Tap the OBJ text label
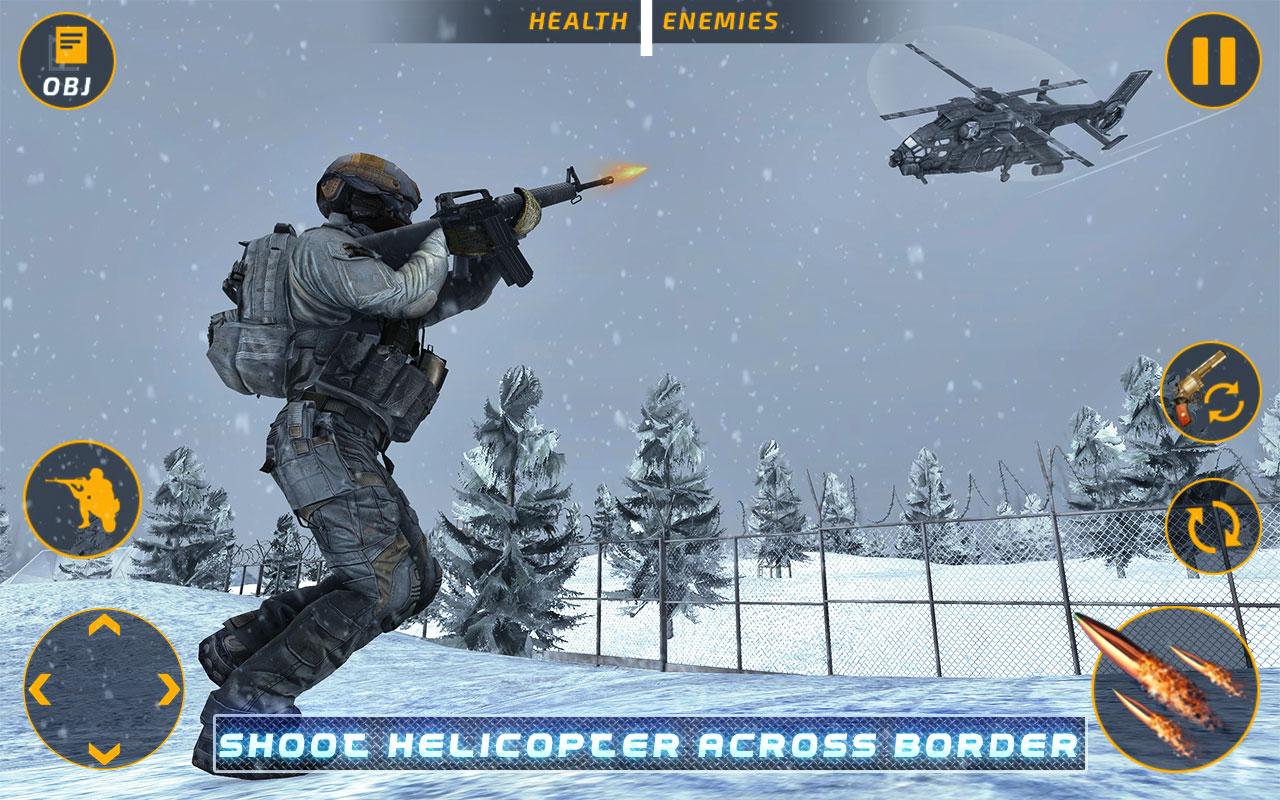 click(x=65, y=86)
